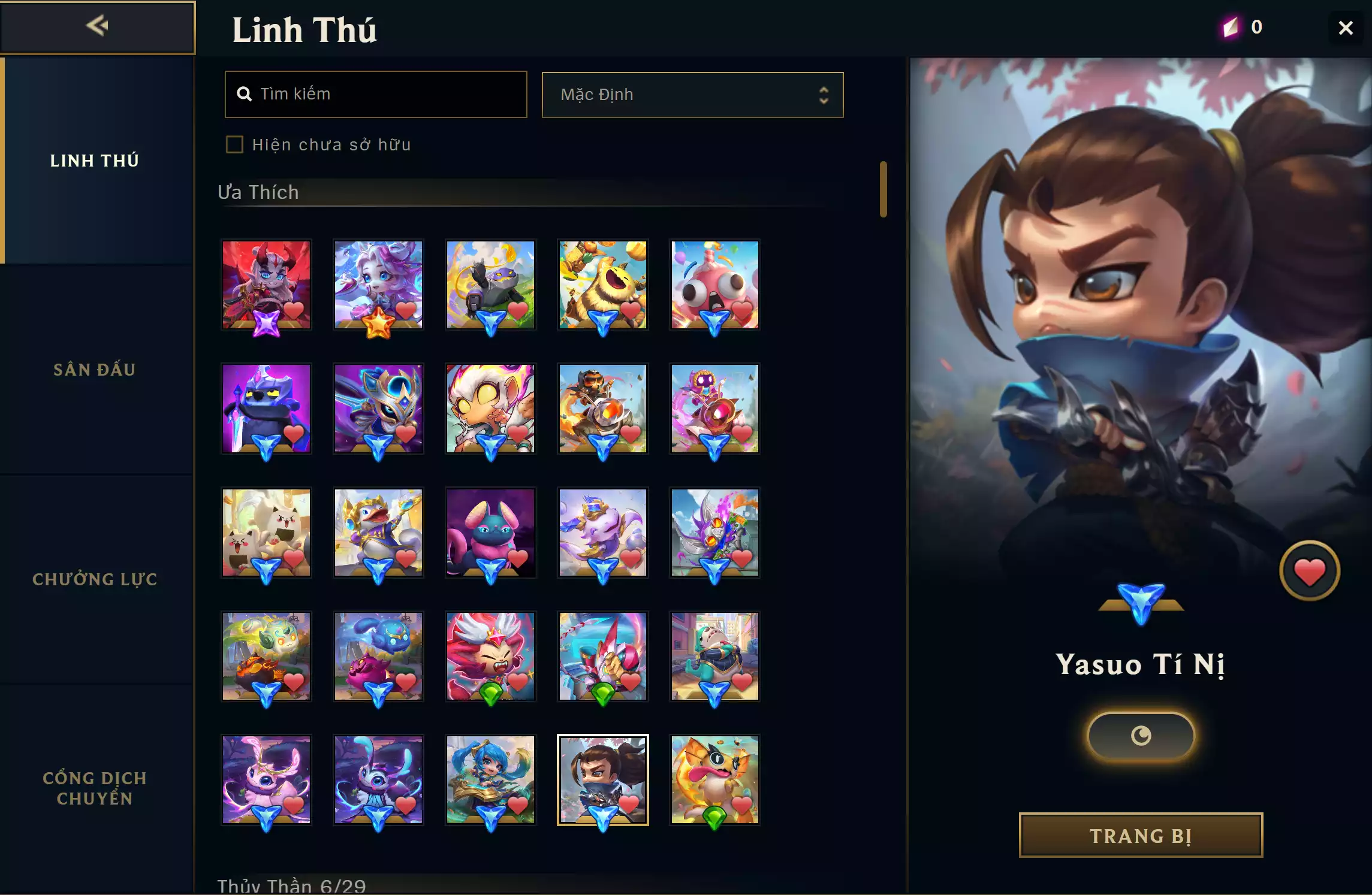Click inside the Tìm kiếm search field

click(x=375, y=94)
